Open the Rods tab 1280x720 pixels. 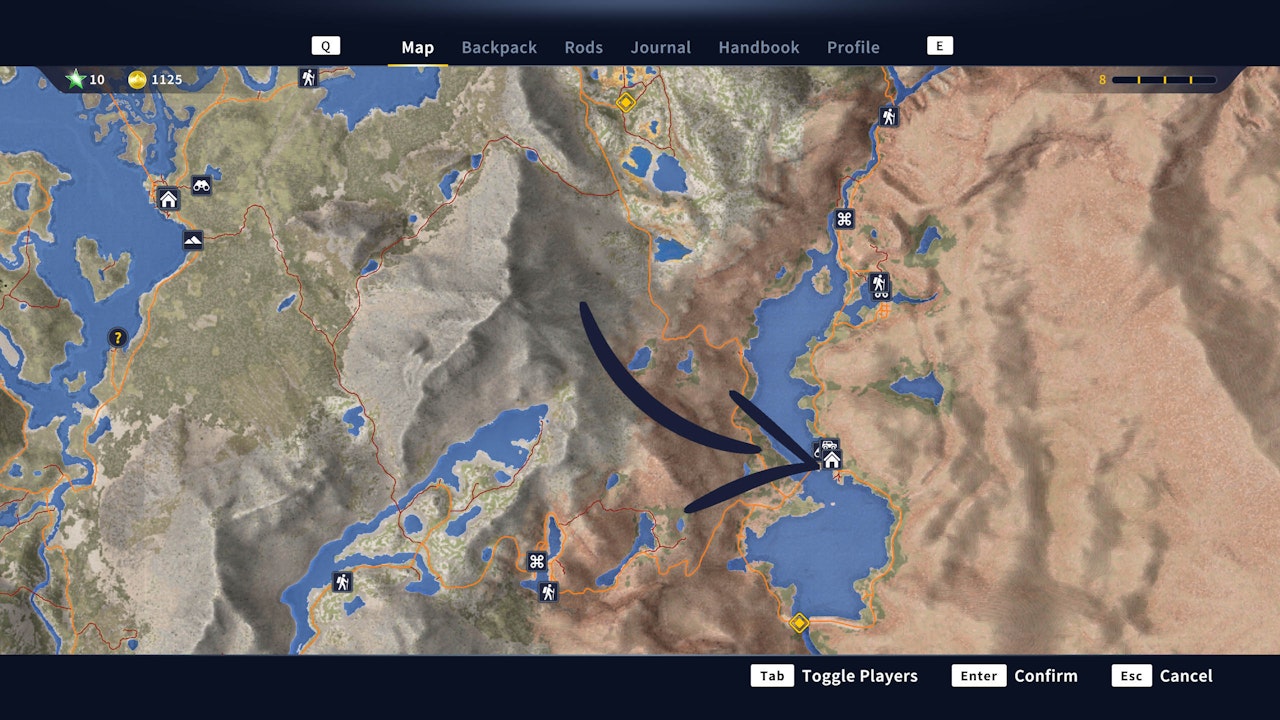click(583, 47)
